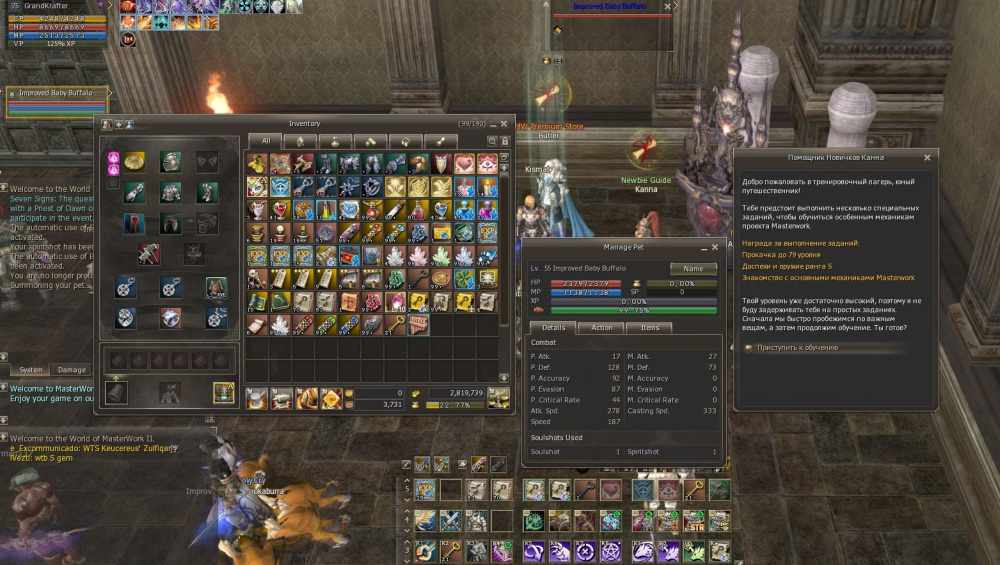The image size is (1000, 565).
Task: Select the All tab in Inventory
Action: click(x=266, y=141)
